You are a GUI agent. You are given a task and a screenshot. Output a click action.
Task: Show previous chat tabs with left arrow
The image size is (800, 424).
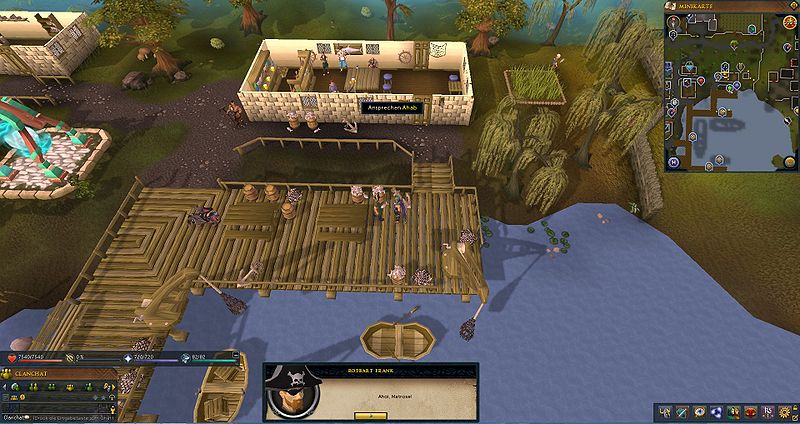[5, 385]
